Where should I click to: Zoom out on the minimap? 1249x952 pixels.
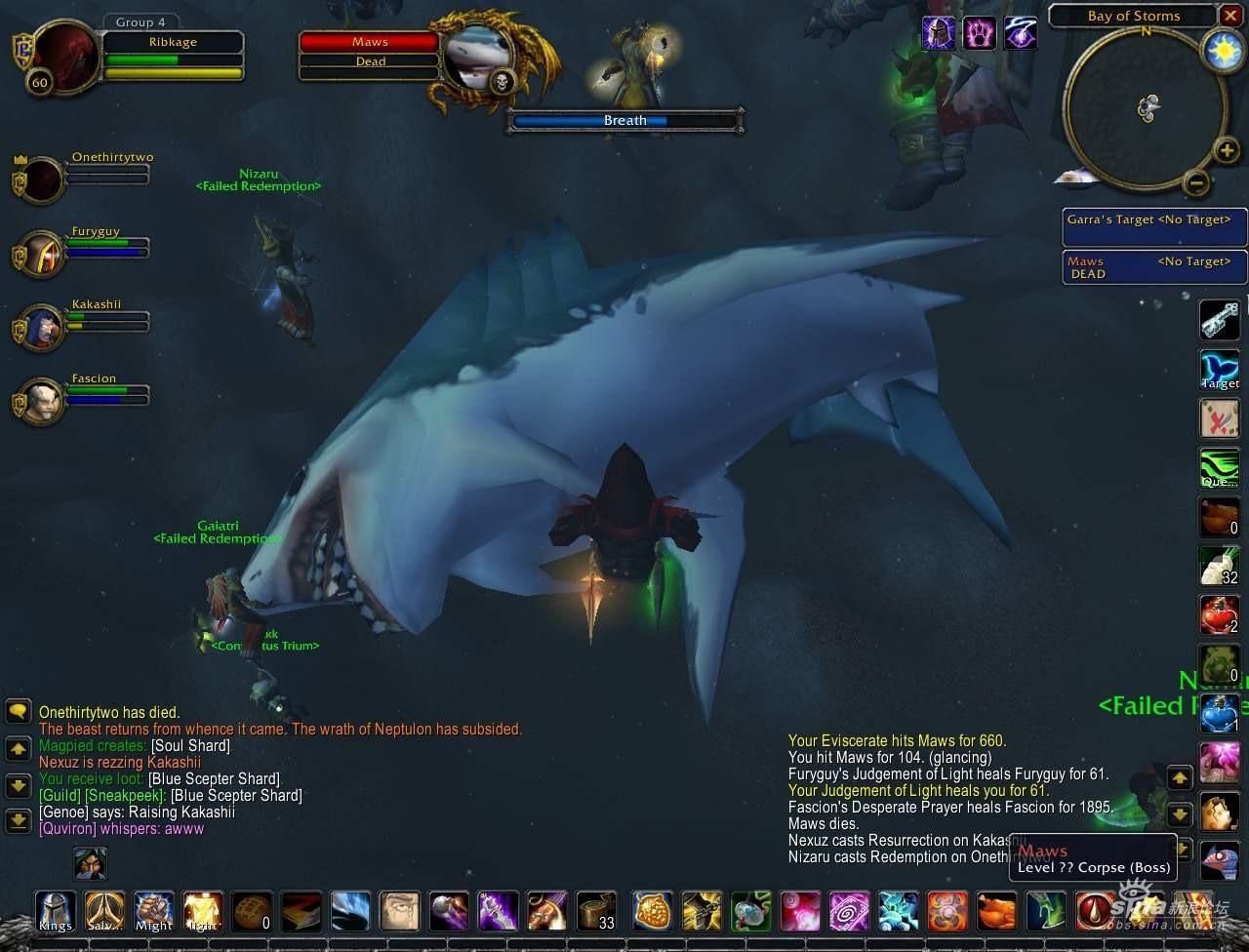(x=1196, y=181)
